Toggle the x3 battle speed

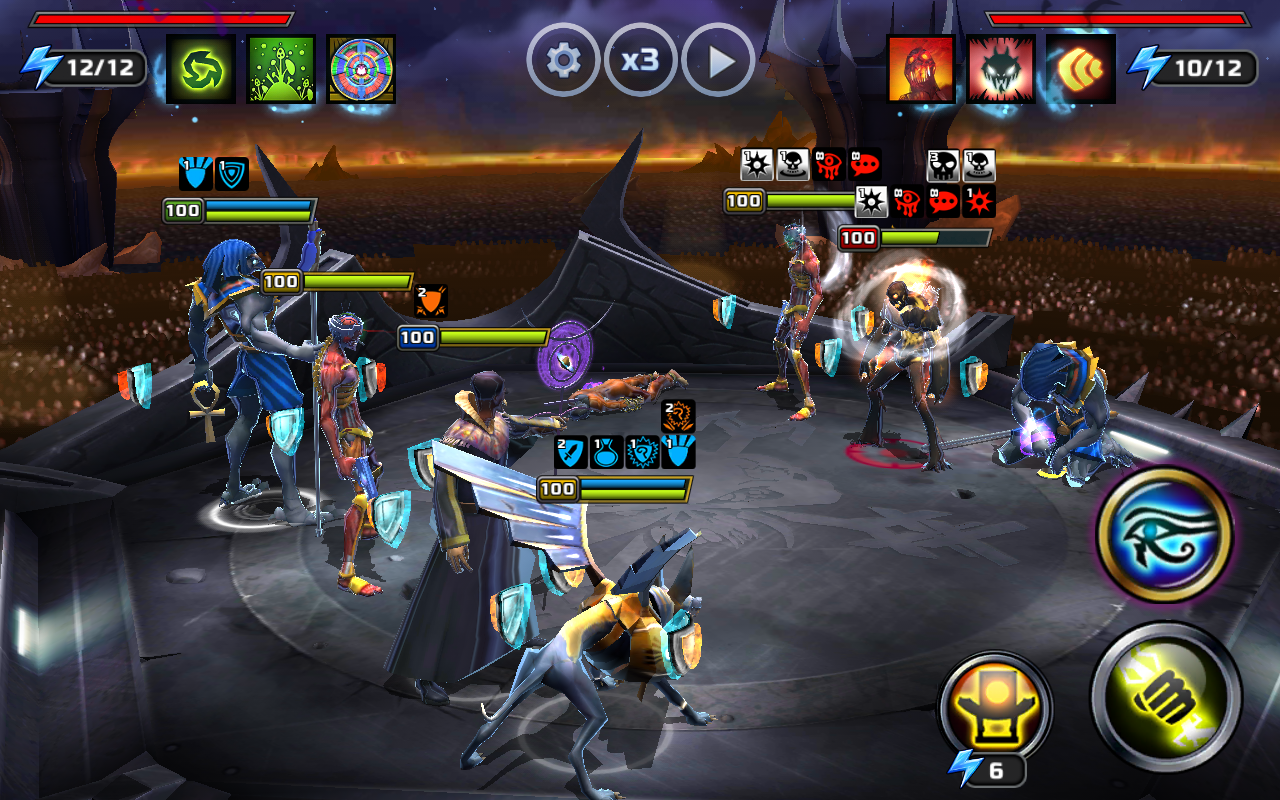[640, 61]
